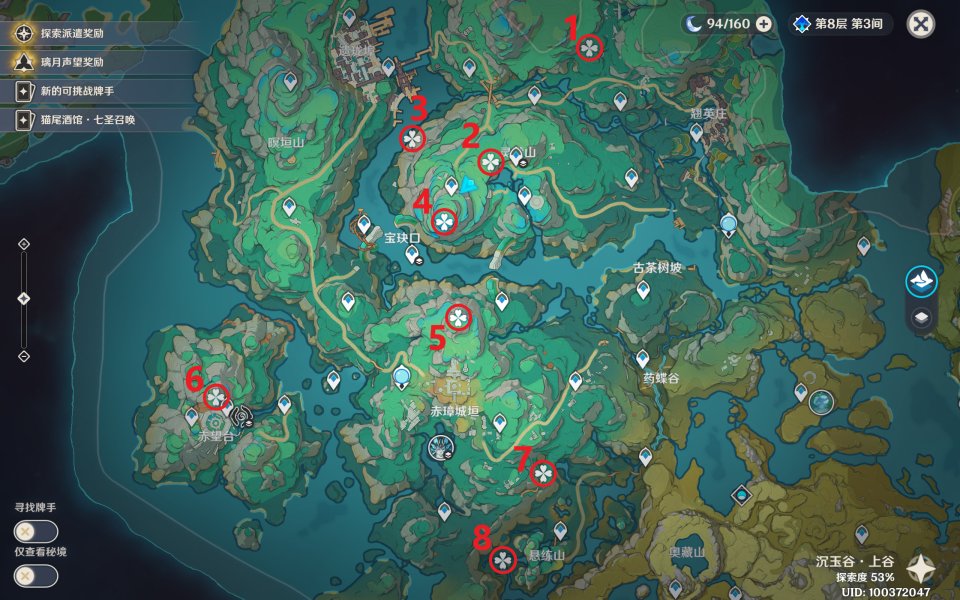Click the zoom-in button atop the zoom slider

tap(24, 244)
